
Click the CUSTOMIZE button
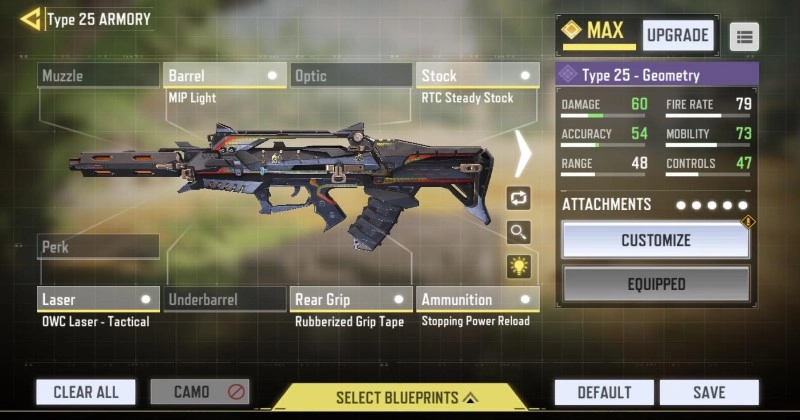pyautogui.click(x=655, y=240)
